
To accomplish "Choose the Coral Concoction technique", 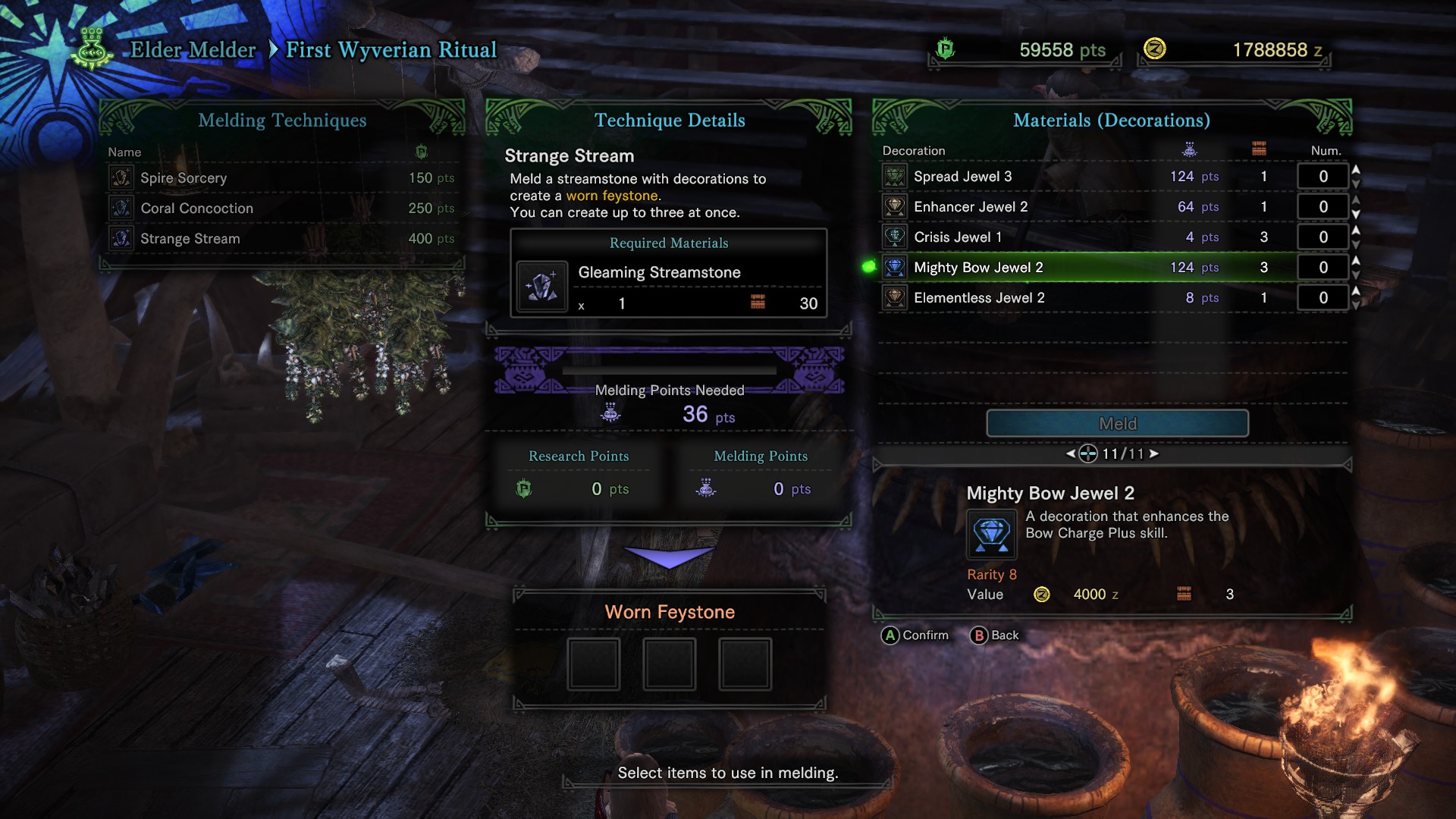I will [281, 209].
